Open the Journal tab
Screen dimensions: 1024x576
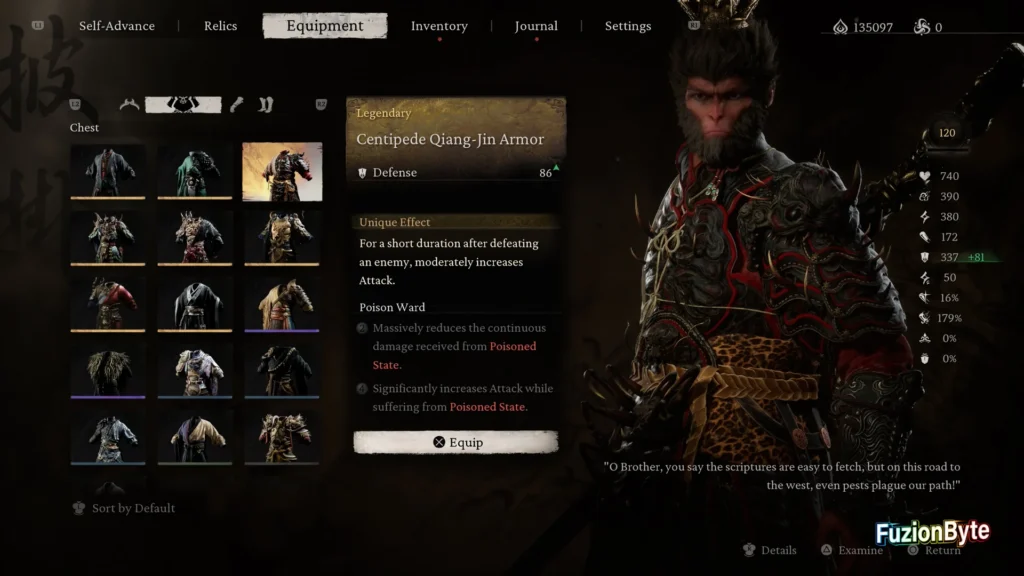536,26
